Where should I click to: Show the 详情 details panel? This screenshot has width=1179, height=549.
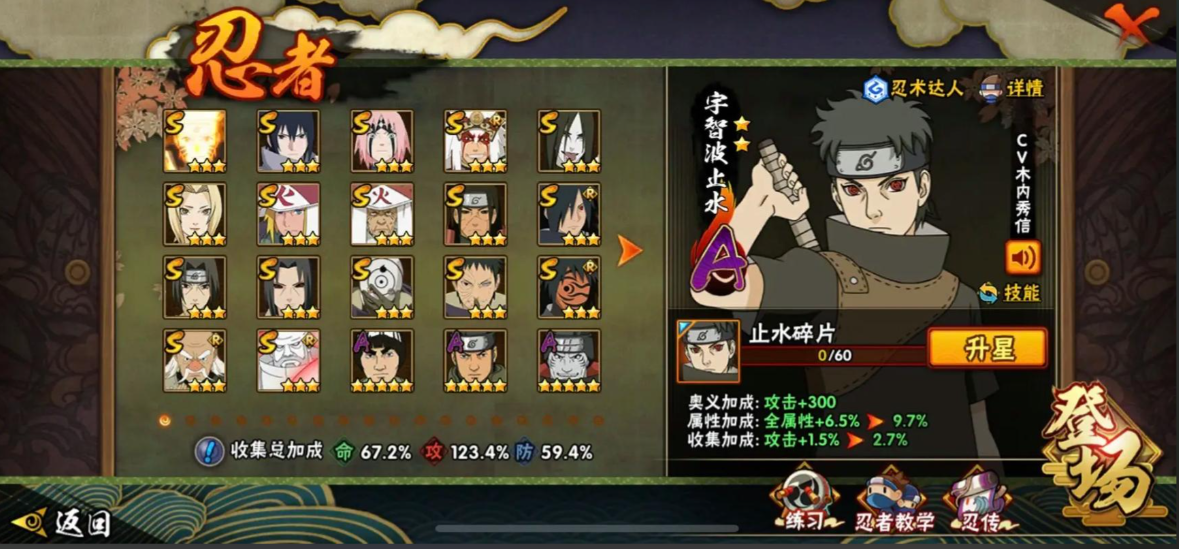[x=1010, y=88]
